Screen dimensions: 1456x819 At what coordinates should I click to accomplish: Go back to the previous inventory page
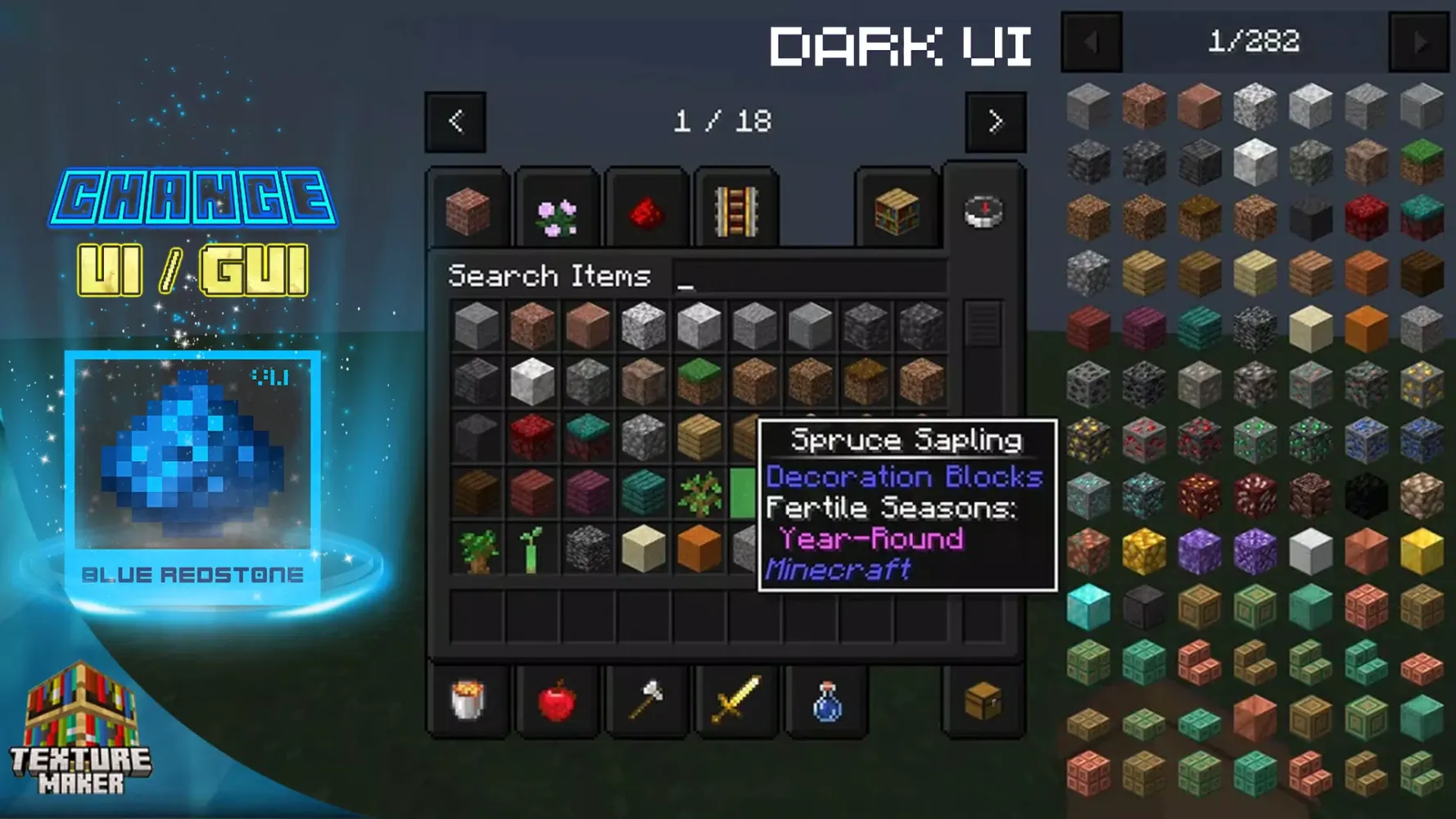456,121
